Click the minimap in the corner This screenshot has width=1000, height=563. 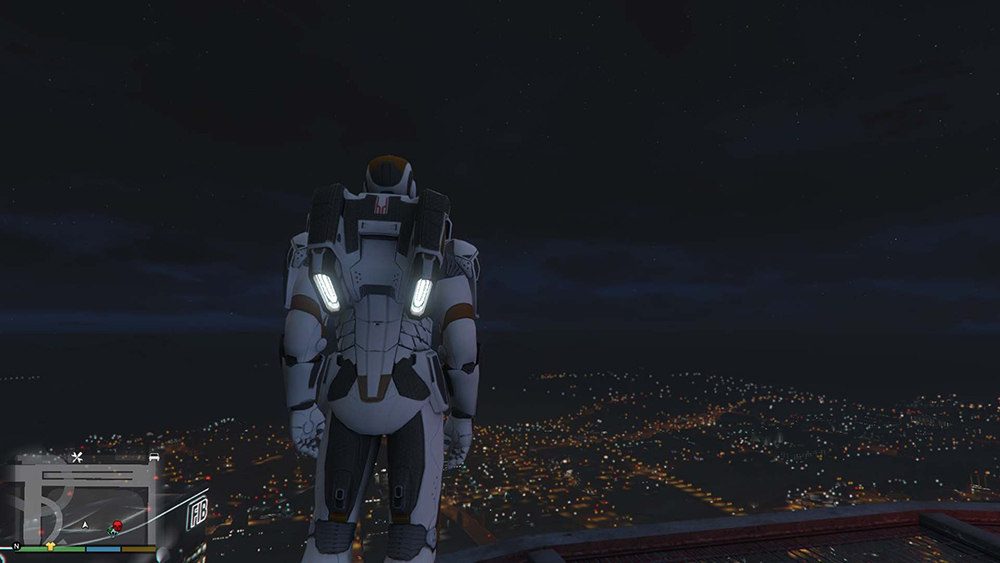(82, 501)
